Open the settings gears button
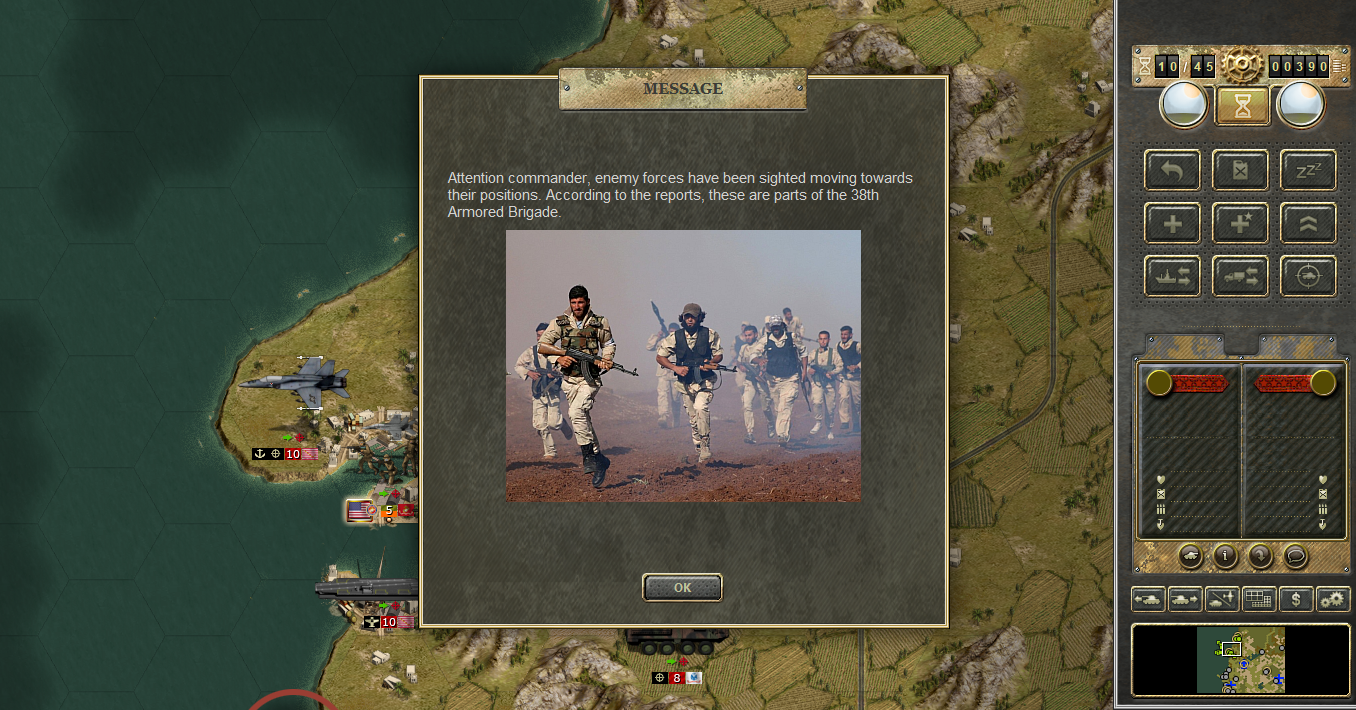This screenshot has width=1356, height=710. [x=1333, y=599]
